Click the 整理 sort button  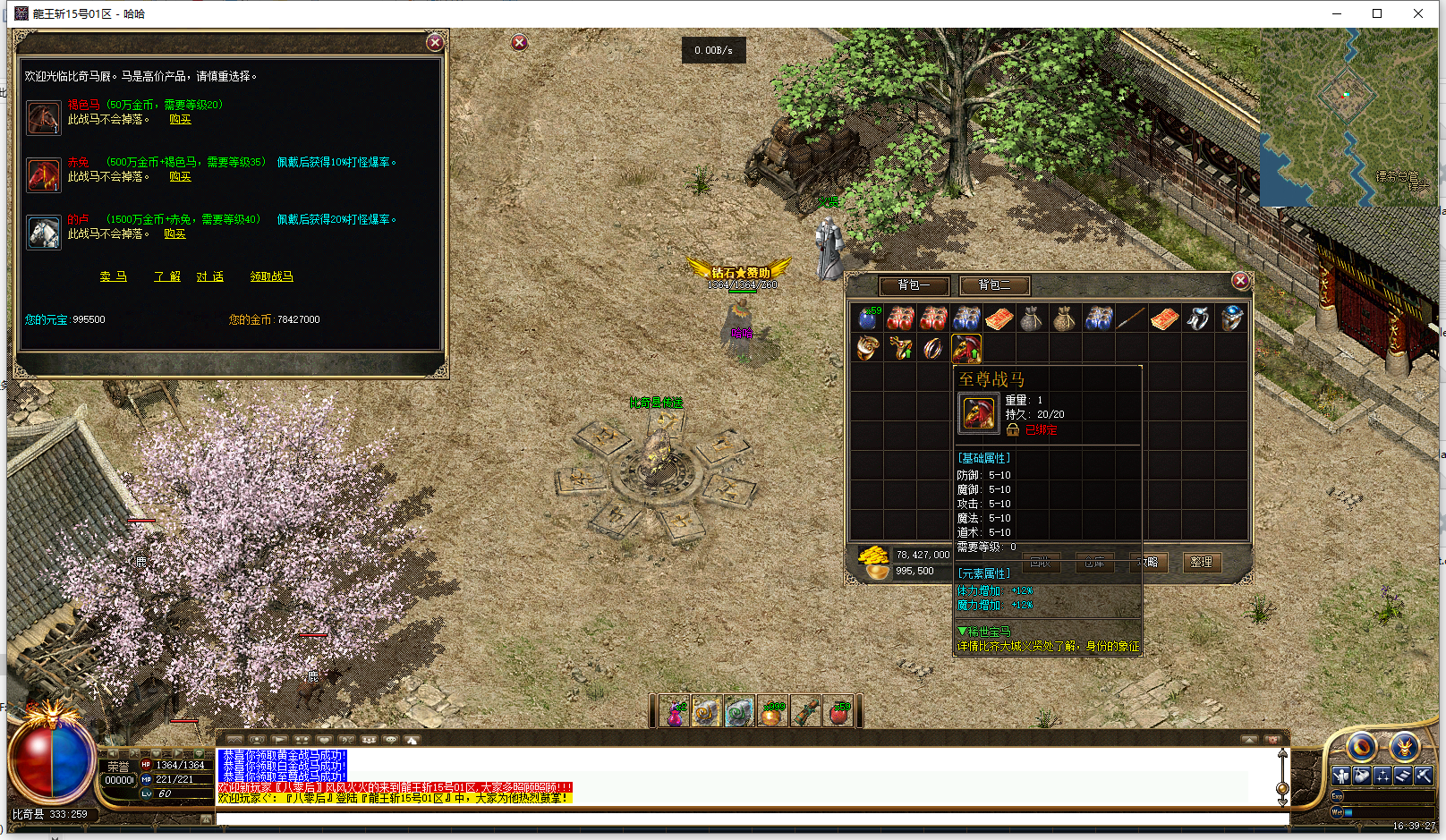tap(1201, 562)
